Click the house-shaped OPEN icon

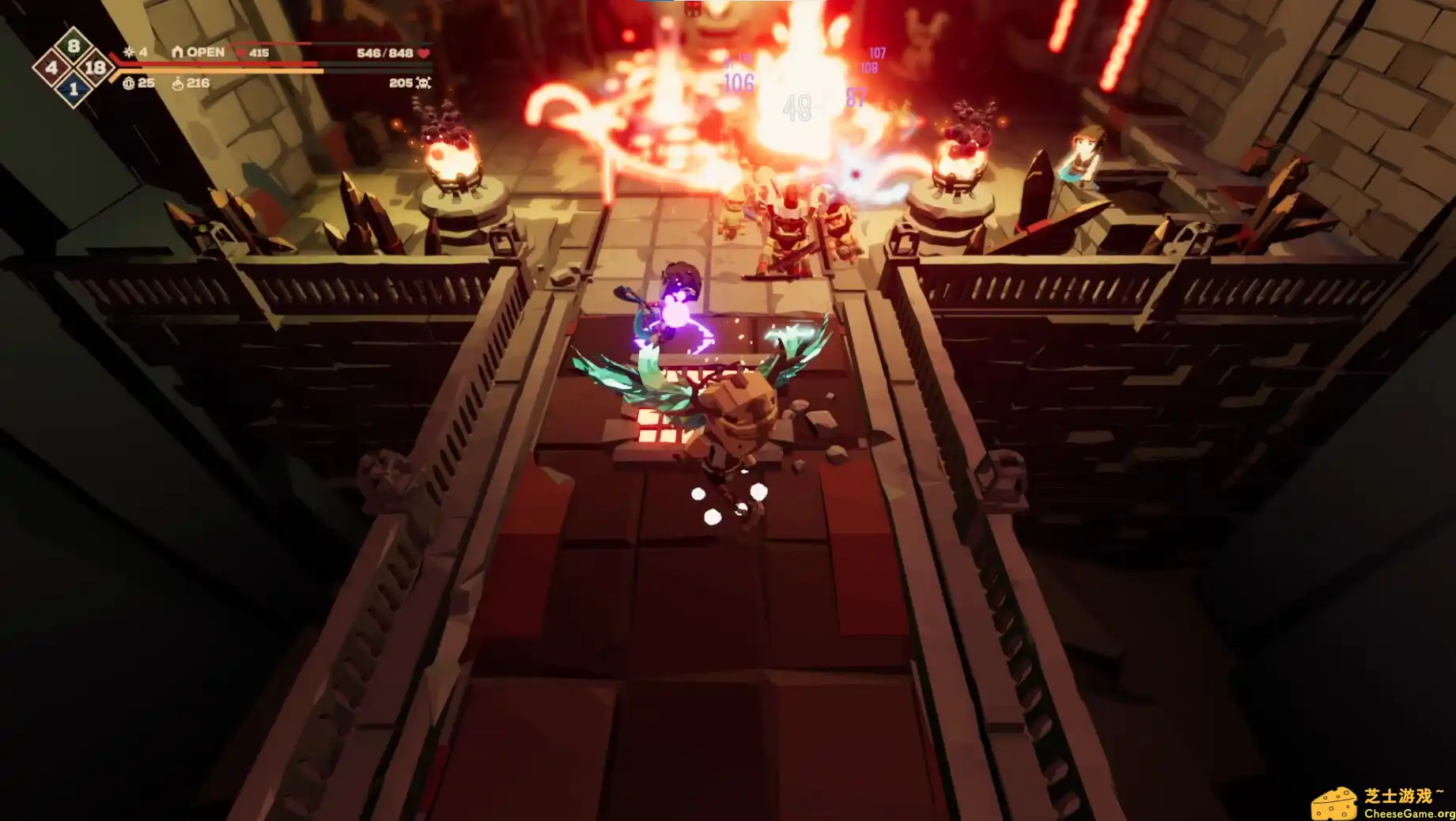(177, 51)
